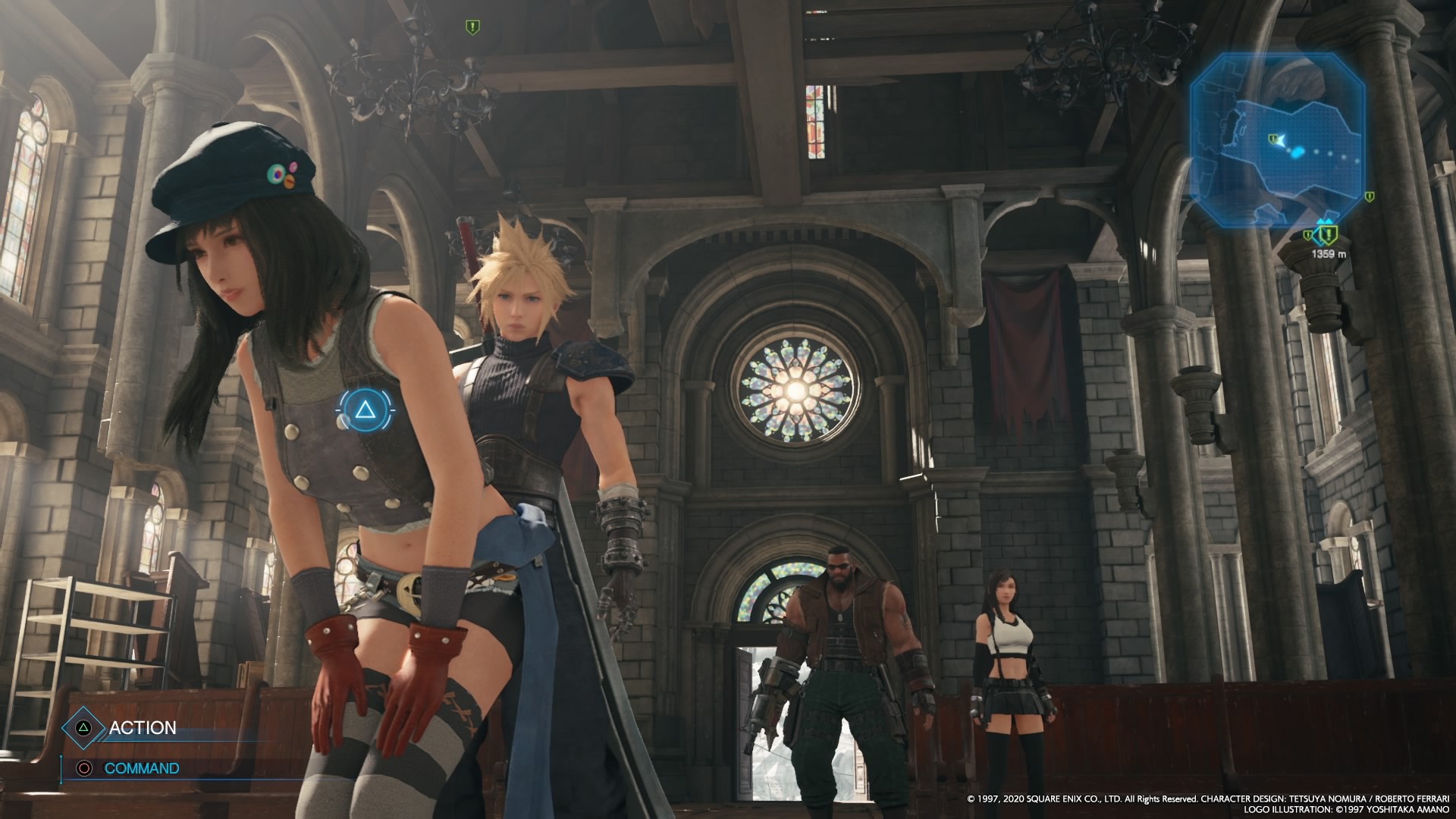Click the quest marker inside the minimap area

(1272, 138)
